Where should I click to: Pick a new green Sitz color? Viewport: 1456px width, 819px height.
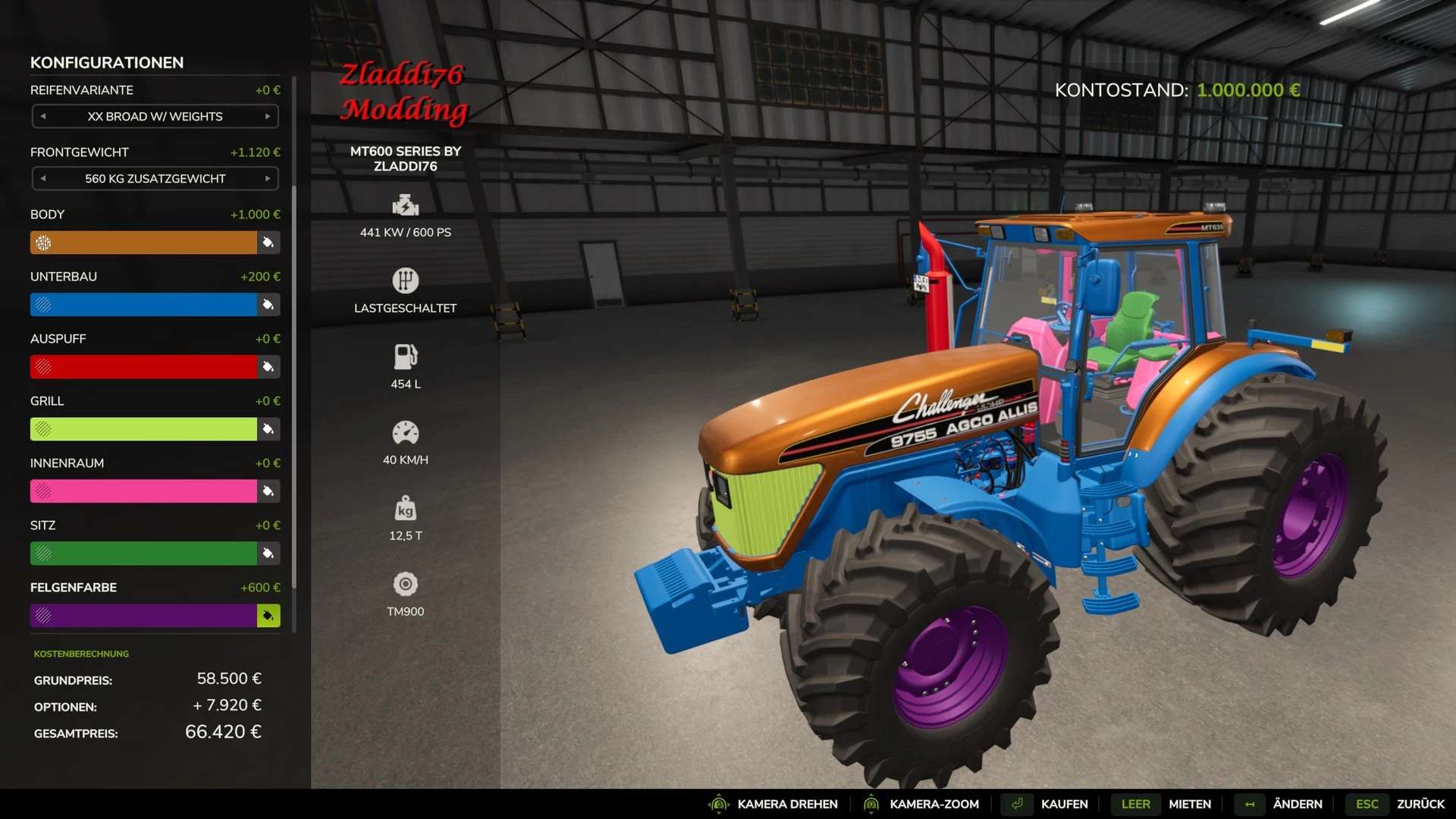[x=268, y=554]
